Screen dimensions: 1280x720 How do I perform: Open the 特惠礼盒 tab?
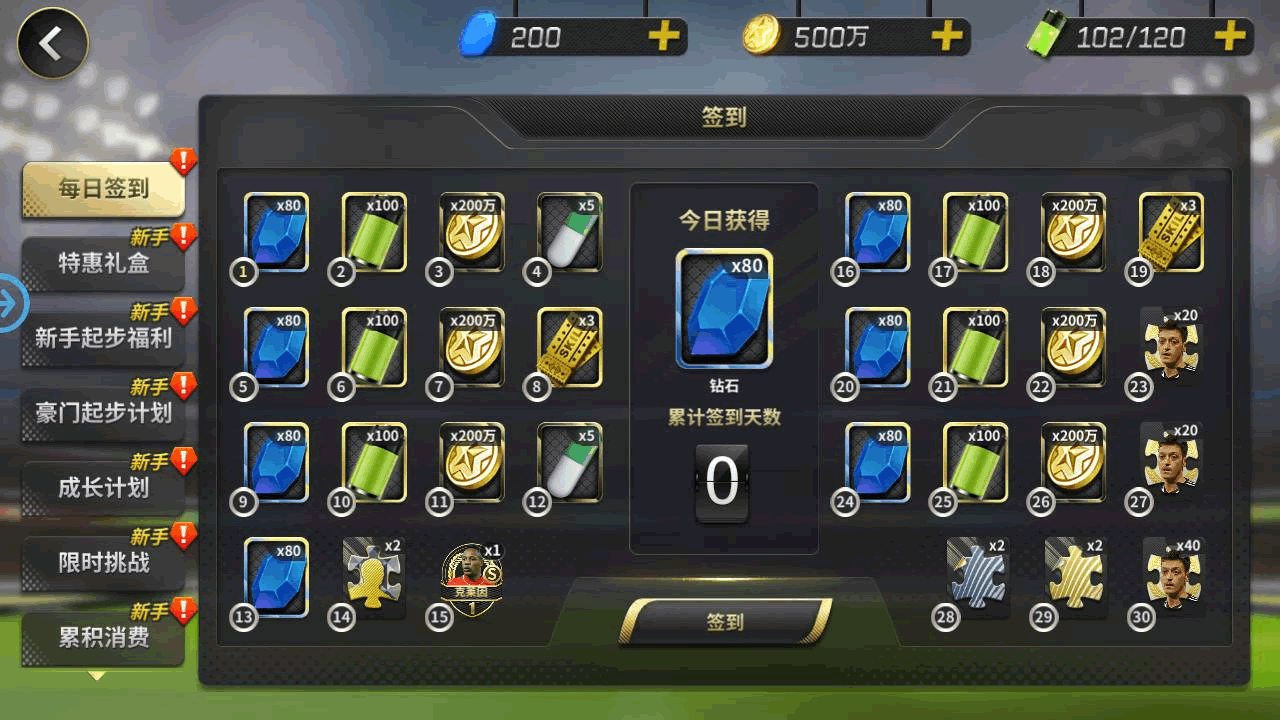104,264
